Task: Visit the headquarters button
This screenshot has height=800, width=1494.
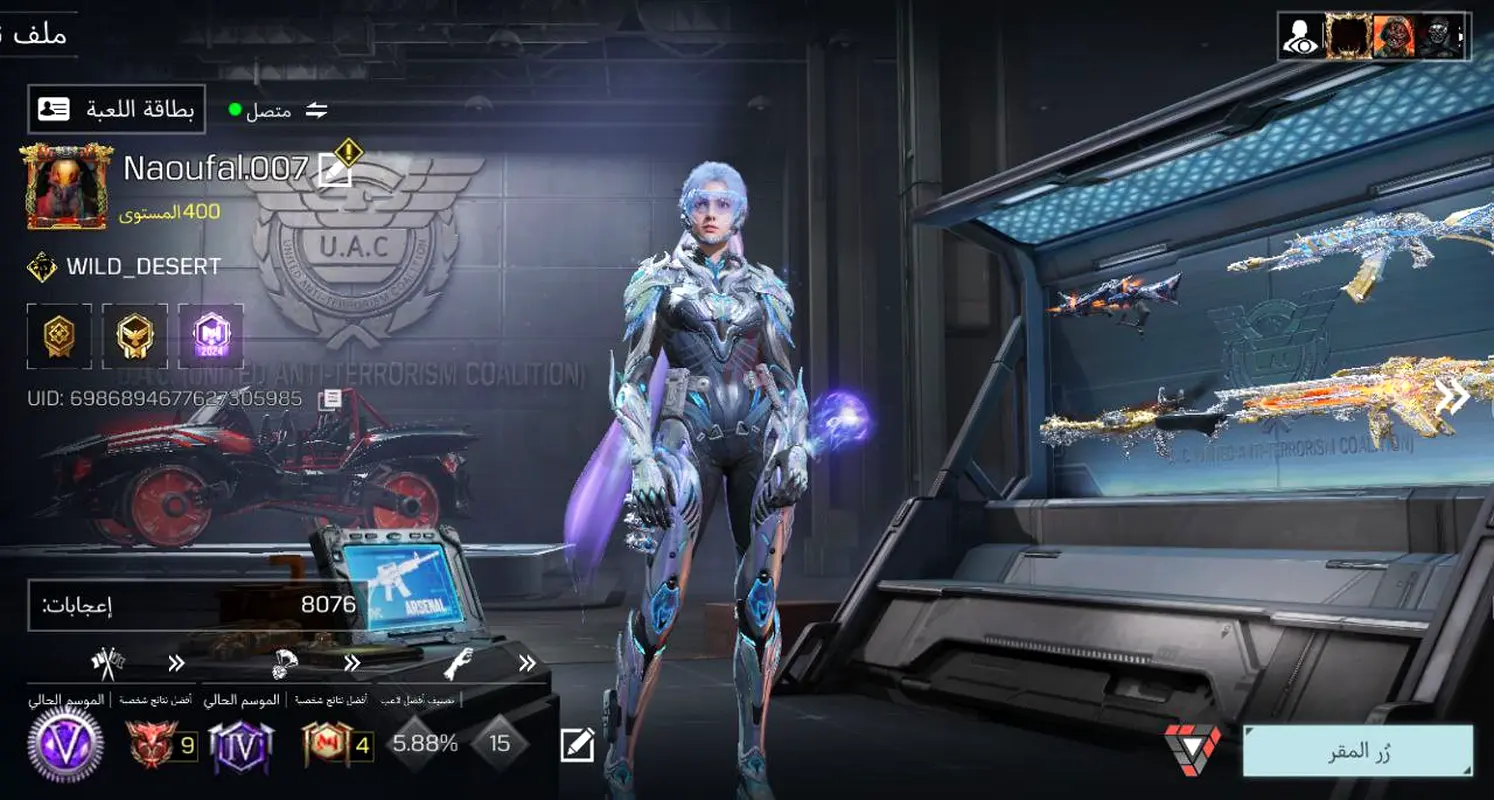Action: (x=1357, y=751)
